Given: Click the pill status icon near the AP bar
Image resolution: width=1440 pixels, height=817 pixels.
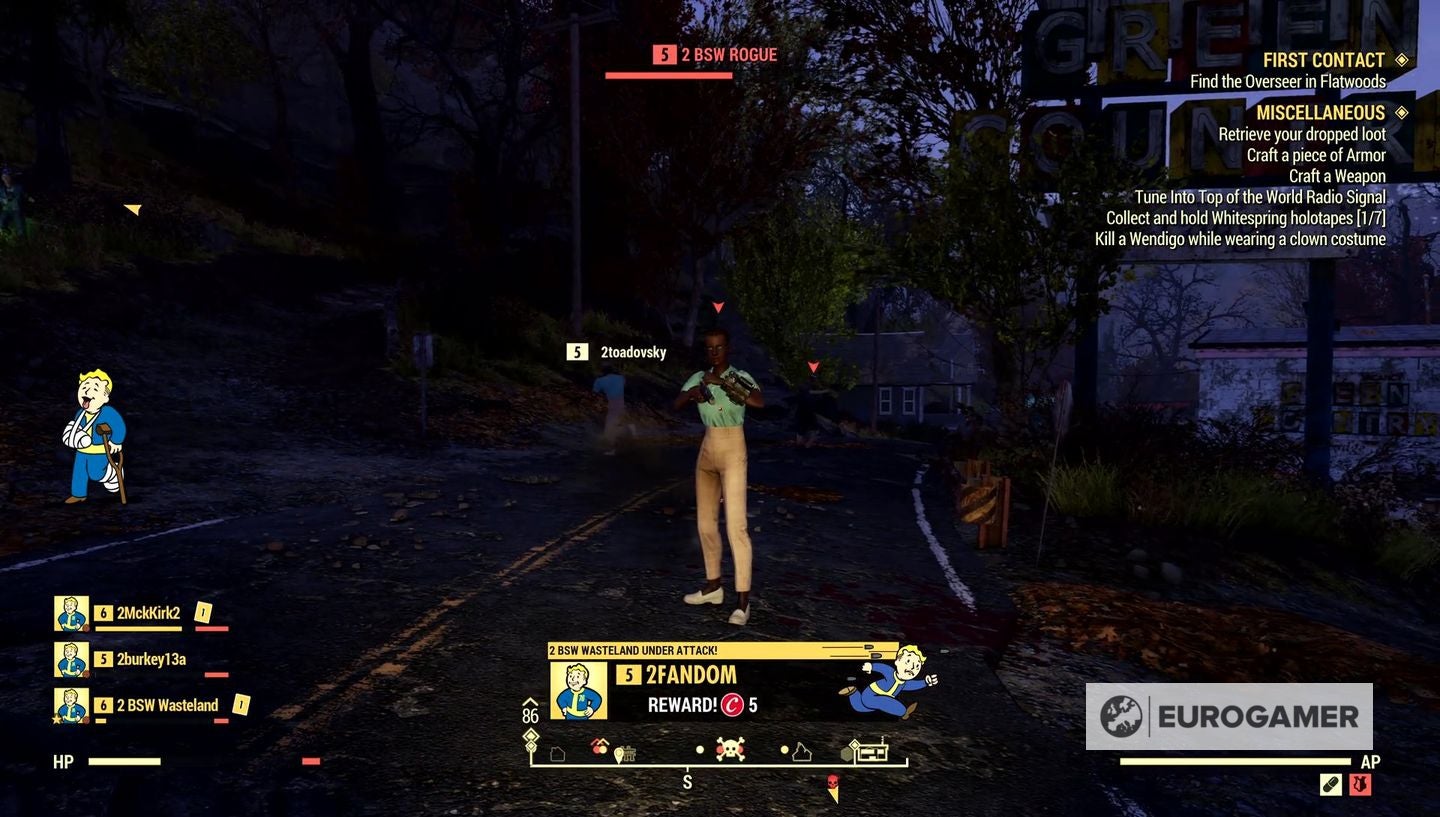Looking at the screenshot, I should point(1331,784).
